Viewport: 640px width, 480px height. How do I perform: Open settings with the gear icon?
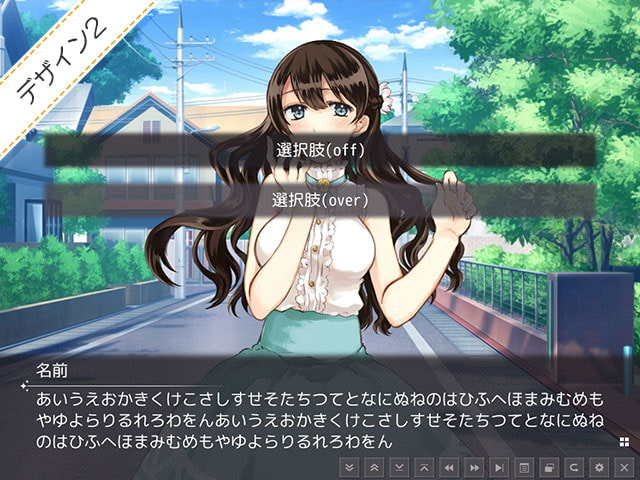[599, 467]
